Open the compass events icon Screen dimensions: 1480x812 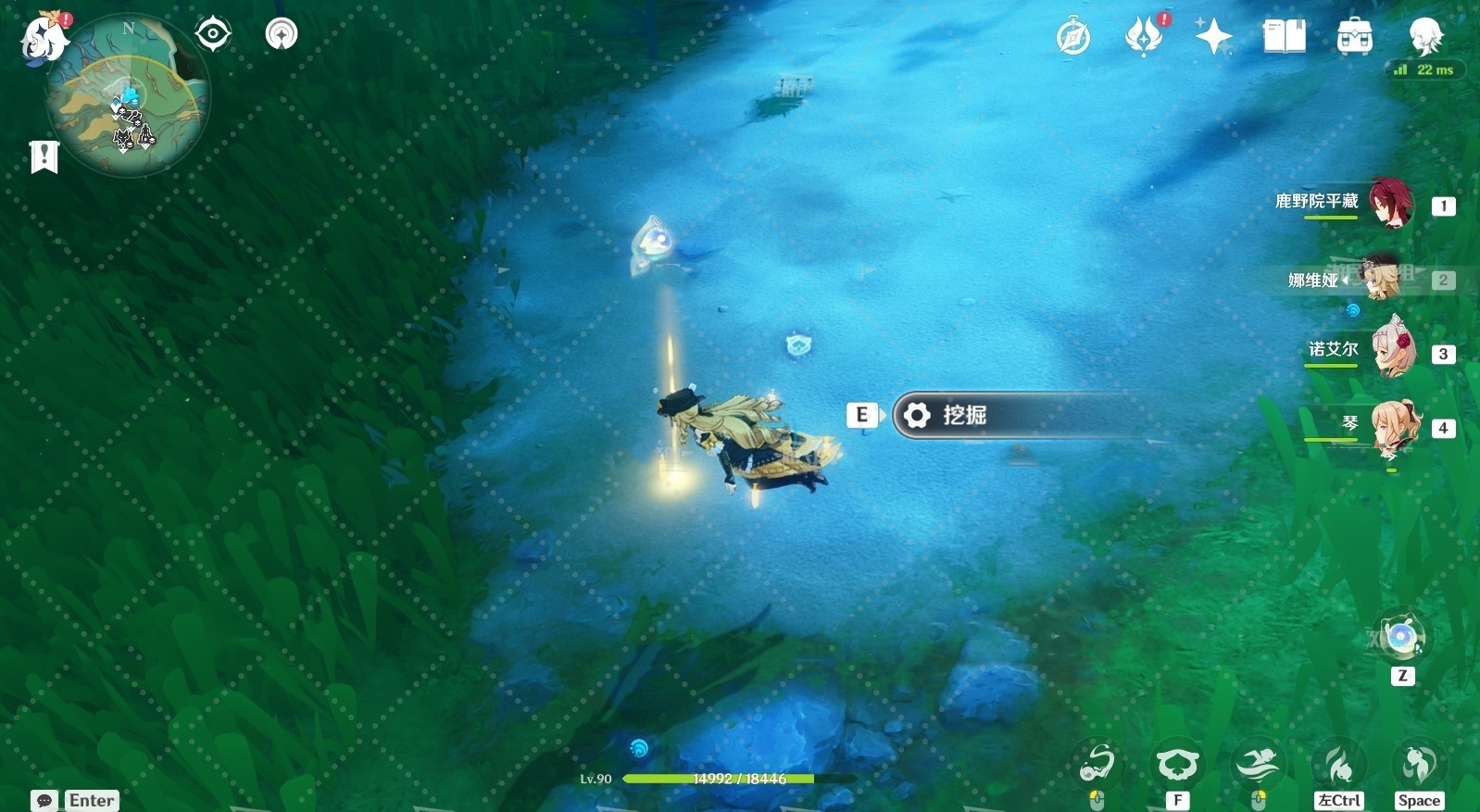click(1073, 37)
